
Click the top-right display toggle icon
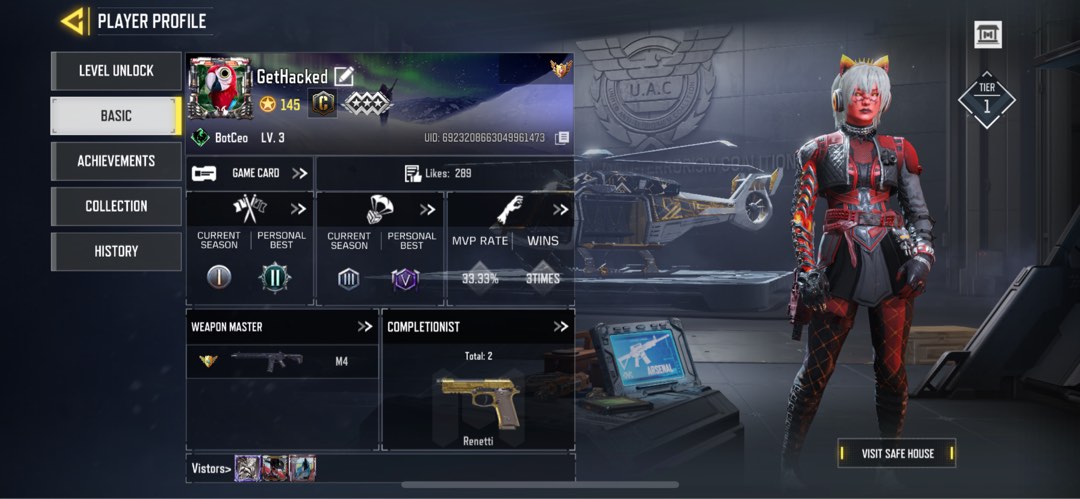988,35
